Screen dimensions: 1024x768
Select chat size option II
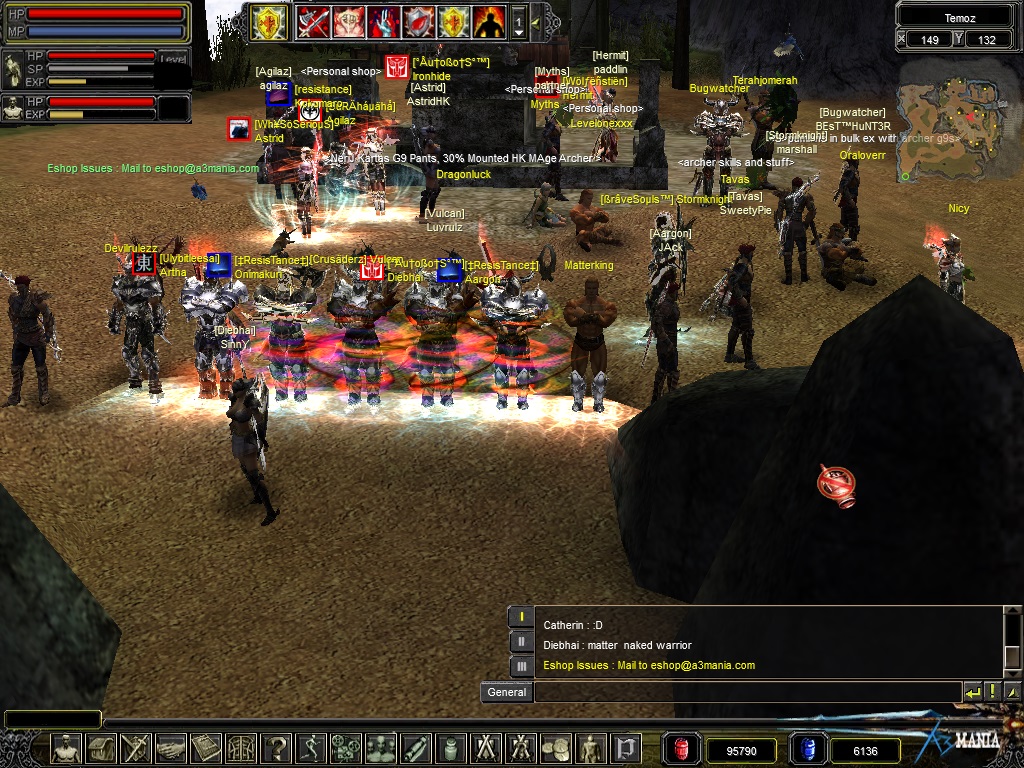tap(521, 642)
